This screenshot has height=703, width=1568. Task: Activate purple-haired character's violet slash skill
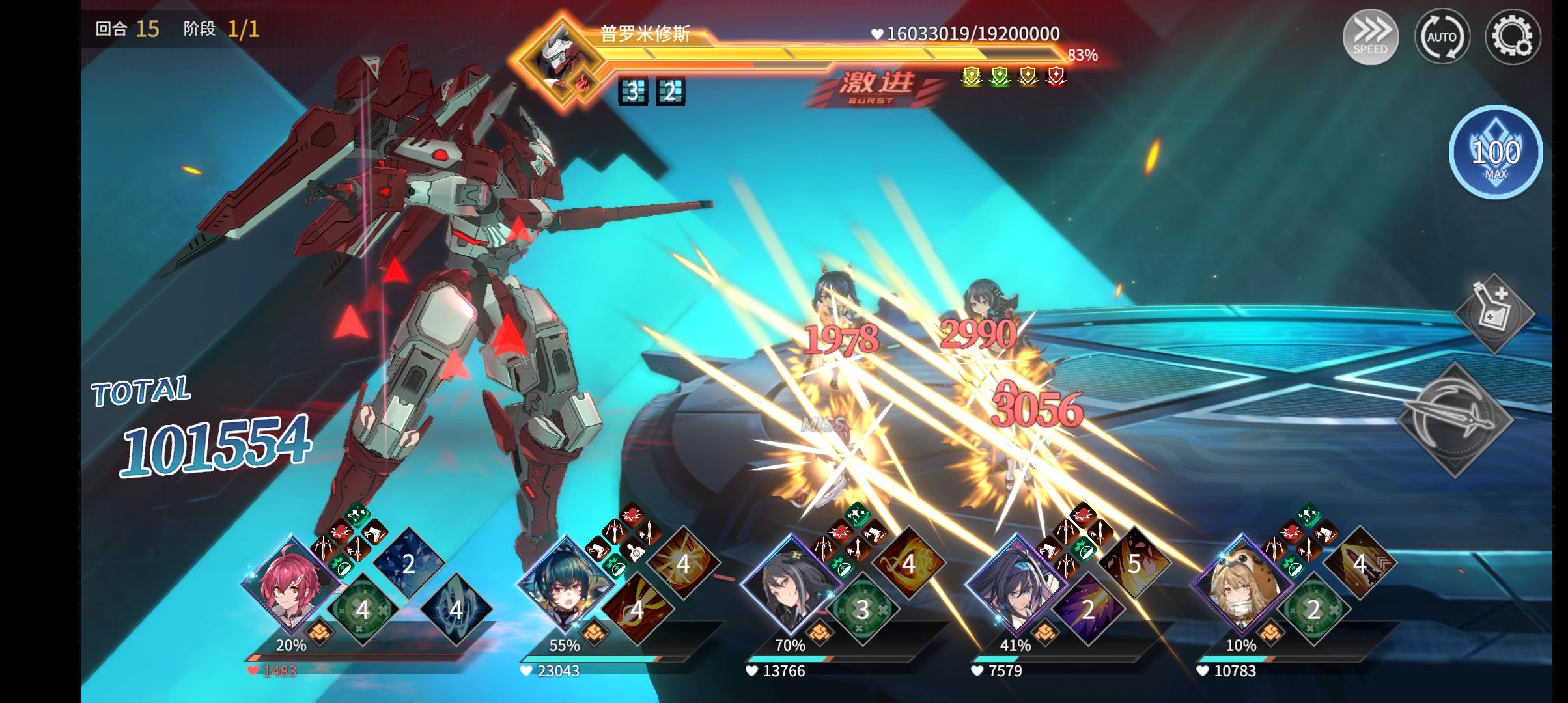[x=1087, y=609]
